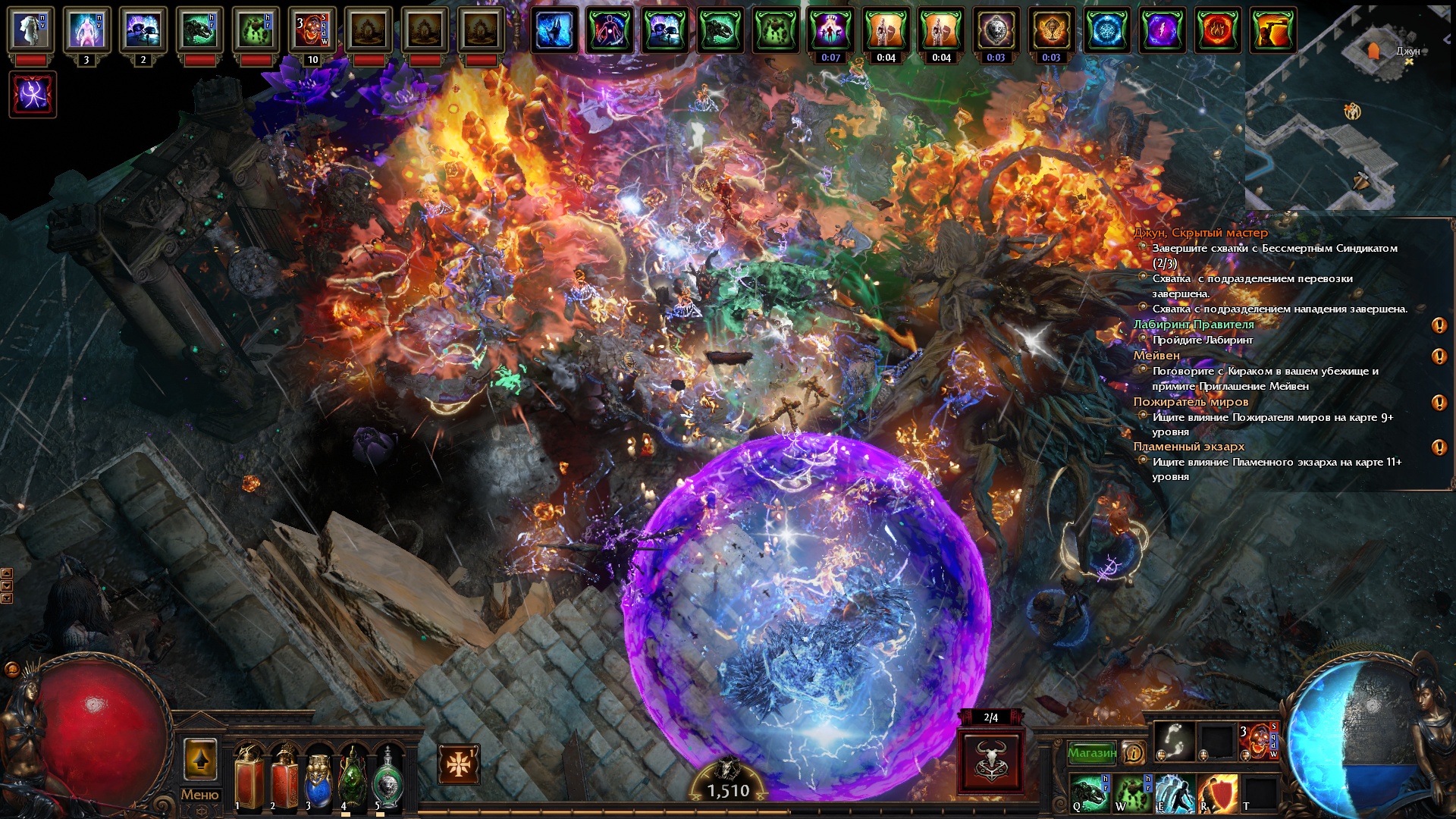1456x819 pixels.
Task: Click the purple spider-rune debuff icon
Action: pyautogui.click(x=33, y=94)
